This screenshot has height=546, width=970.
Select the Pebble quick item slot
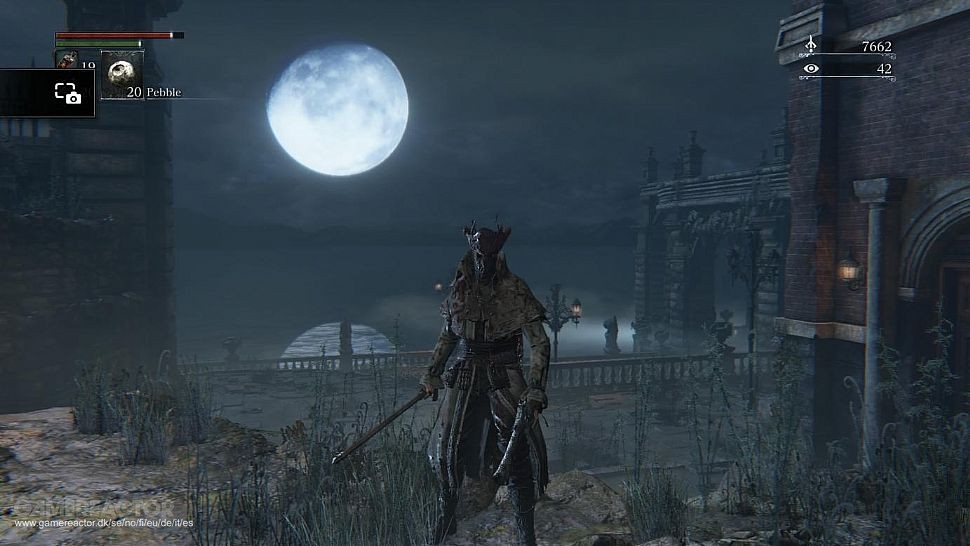tap(122, 73)
